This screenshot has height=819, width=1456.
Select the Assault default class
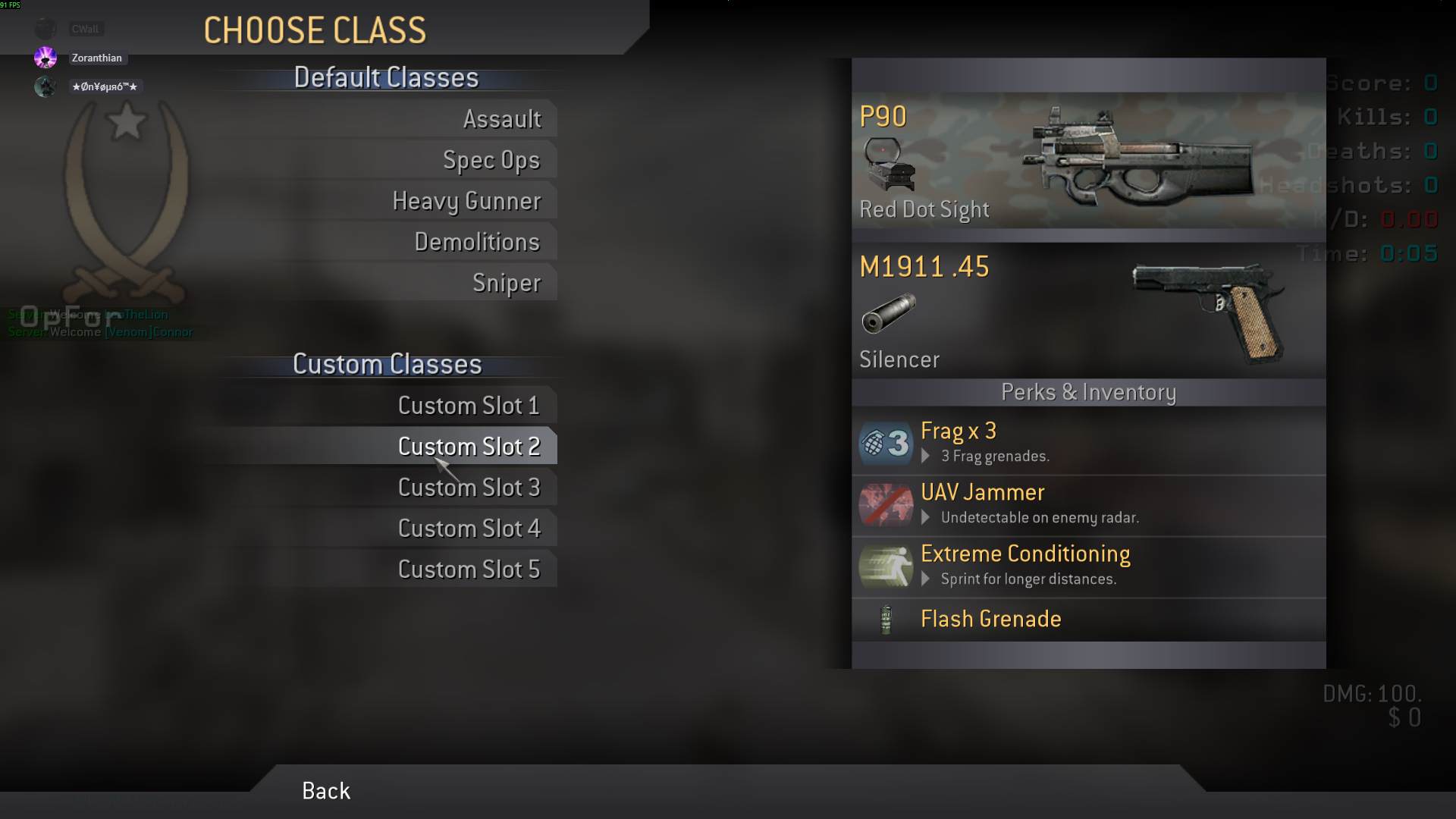501,119
